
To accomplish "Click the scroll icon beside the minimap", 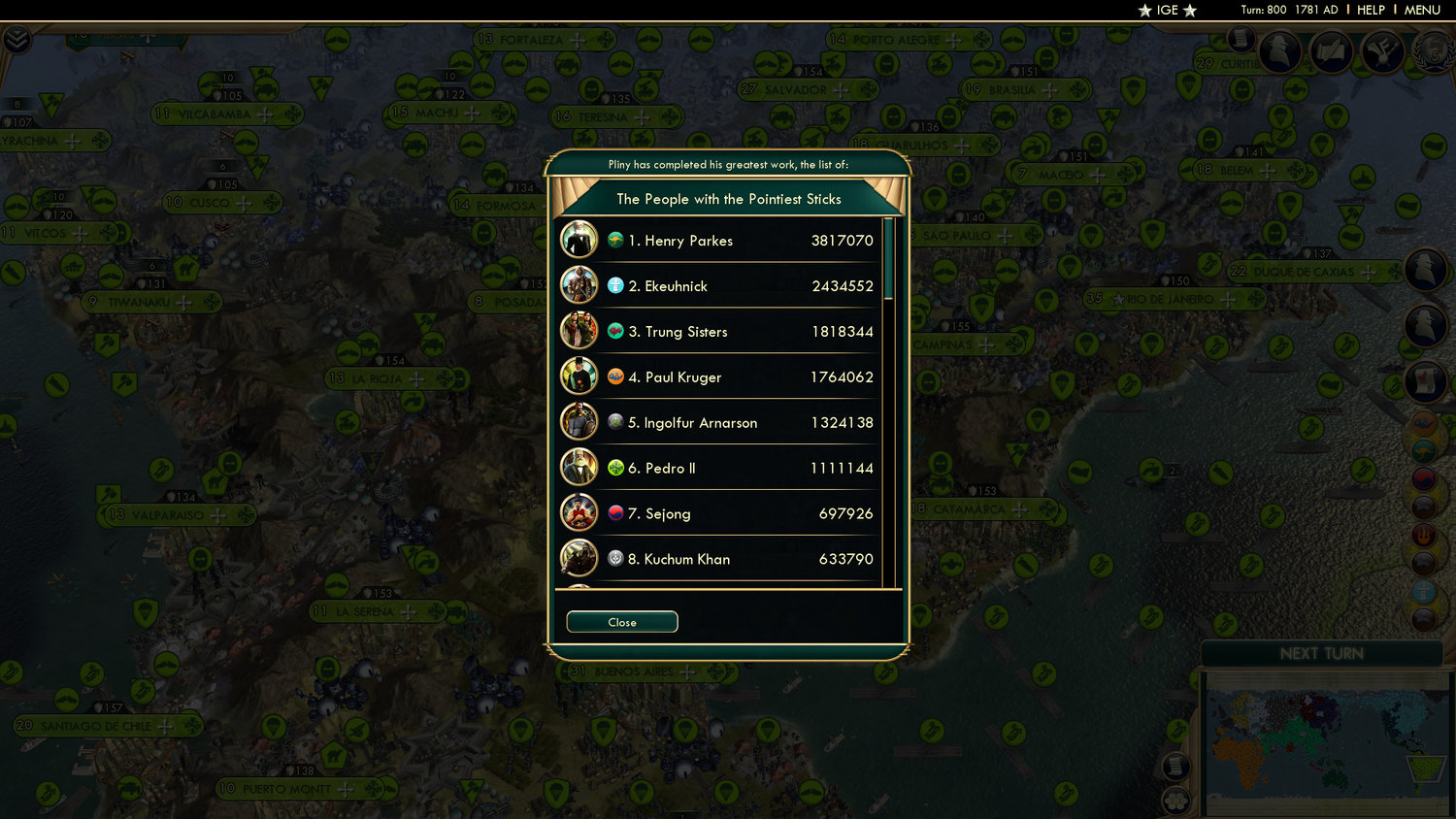I will [1176, 766].
